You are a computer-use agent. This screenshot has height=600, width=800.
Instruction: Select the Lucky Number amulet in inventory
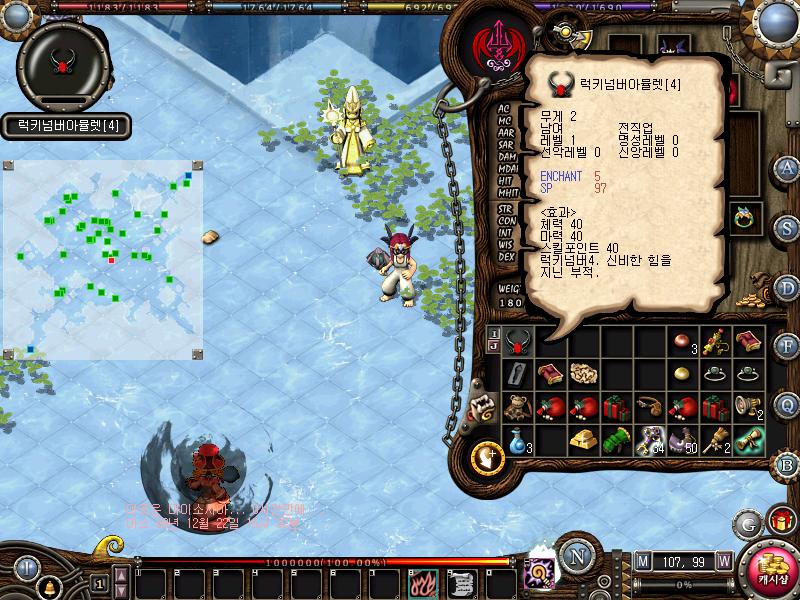tap(517, 342)
